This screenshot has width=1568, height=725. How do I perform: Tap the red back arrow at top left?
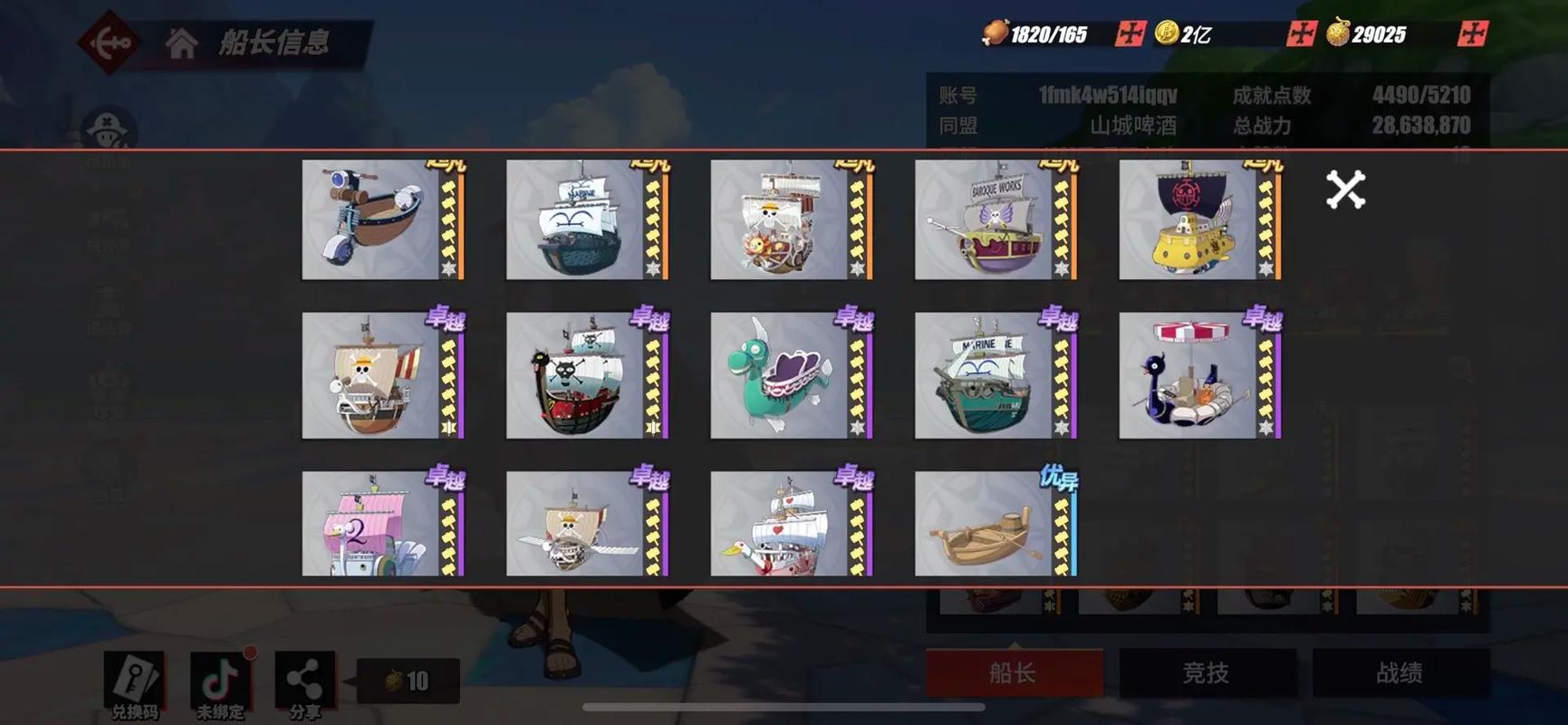[107, 40]
